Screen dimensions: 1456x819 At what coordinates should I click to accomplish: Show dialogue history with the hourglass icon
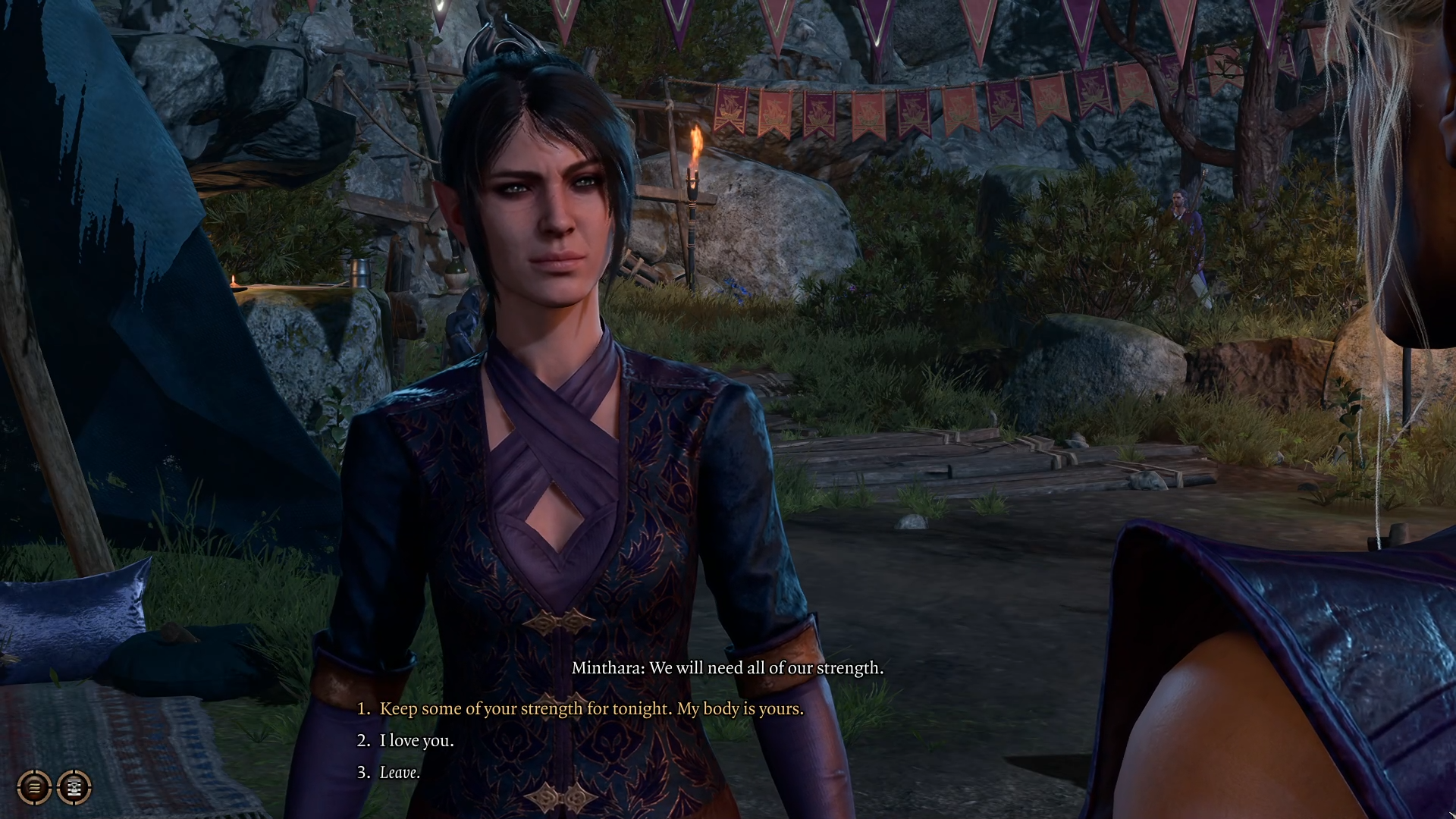pos(74,787)
